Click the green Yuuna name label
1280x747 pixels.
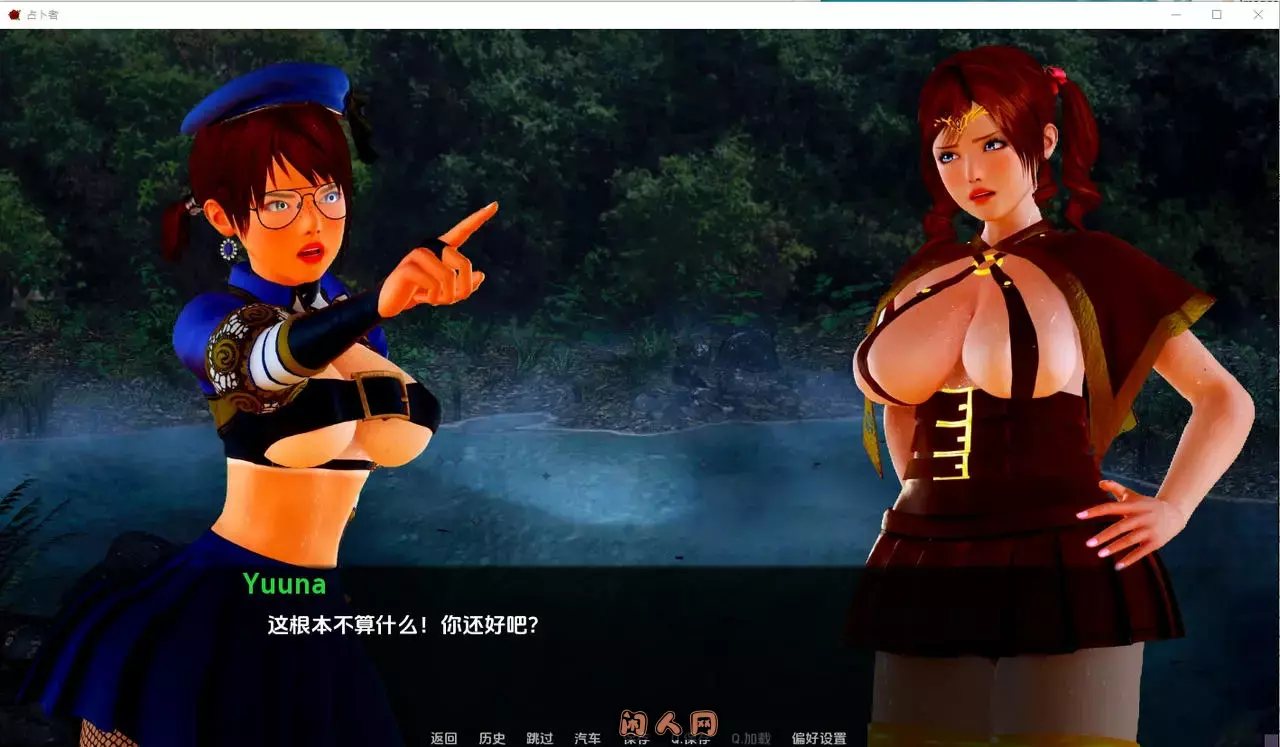click(x=285, y=584)
